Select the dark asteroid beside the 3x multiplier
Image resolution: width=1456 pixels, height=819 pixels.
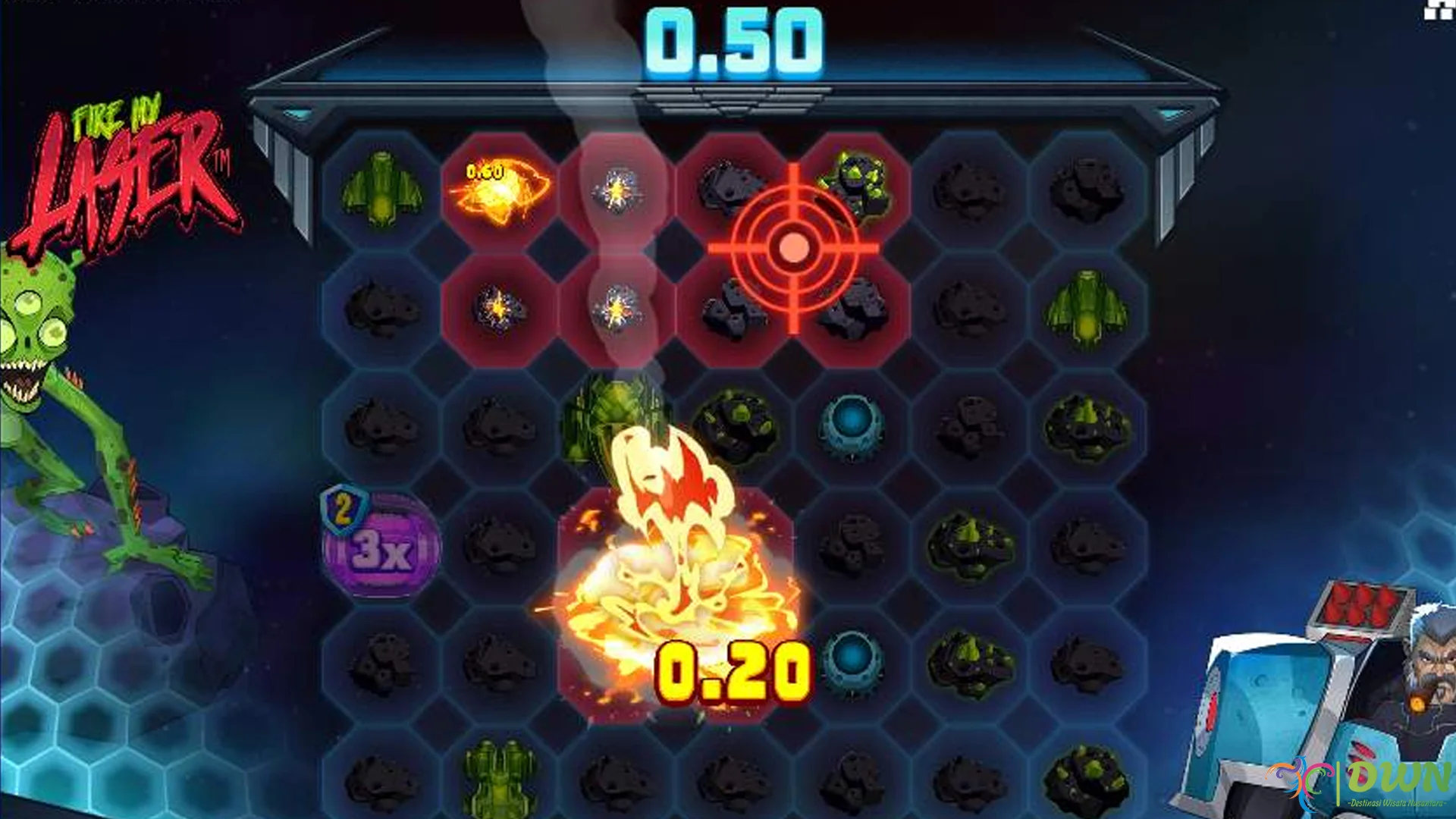click(x=500, y=548)
